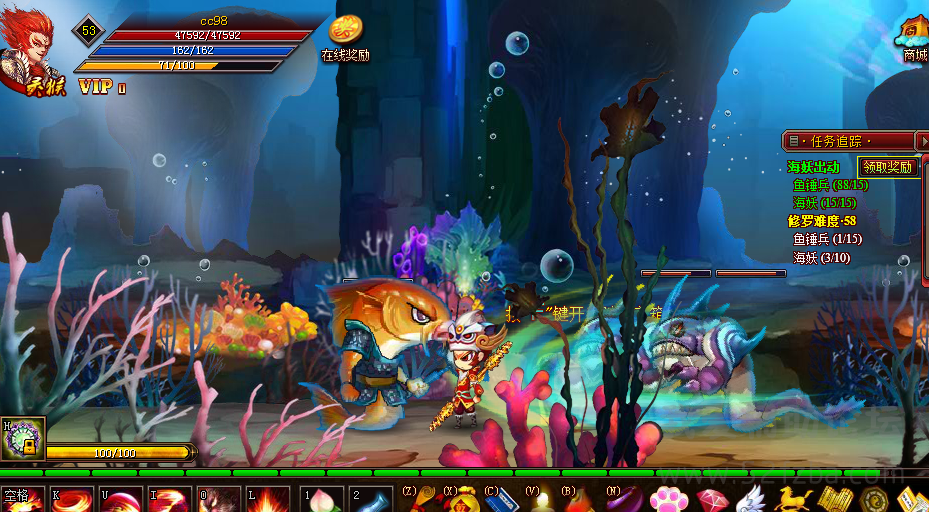Activate the 空格 skill slot
The image size is (929, 512).
[x=22, y=499]
